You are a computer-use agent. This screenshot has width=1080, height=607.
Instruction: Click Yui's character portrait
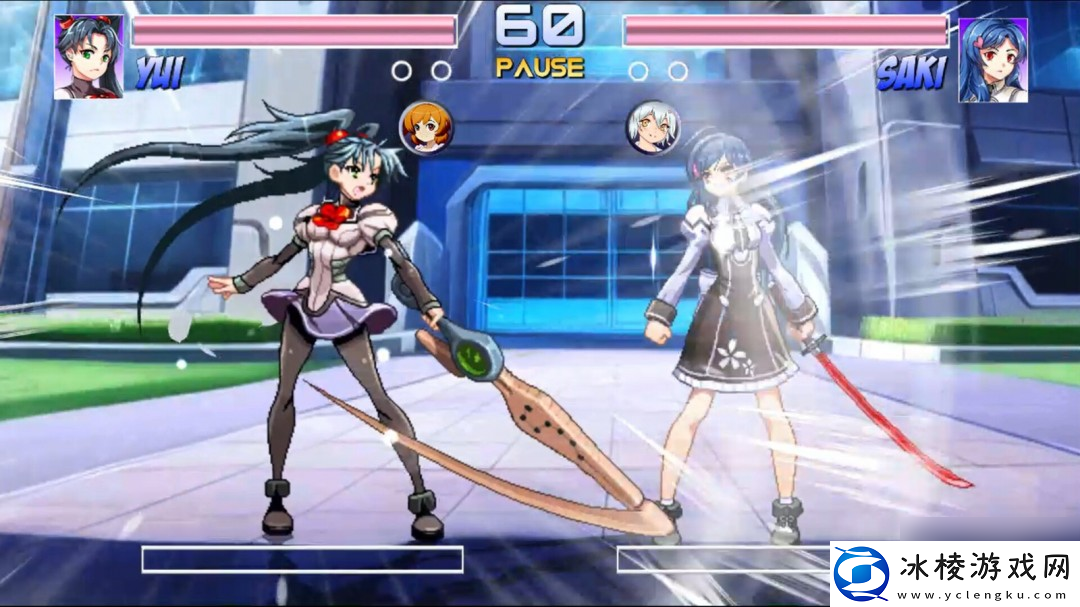[x=89, y=57]
